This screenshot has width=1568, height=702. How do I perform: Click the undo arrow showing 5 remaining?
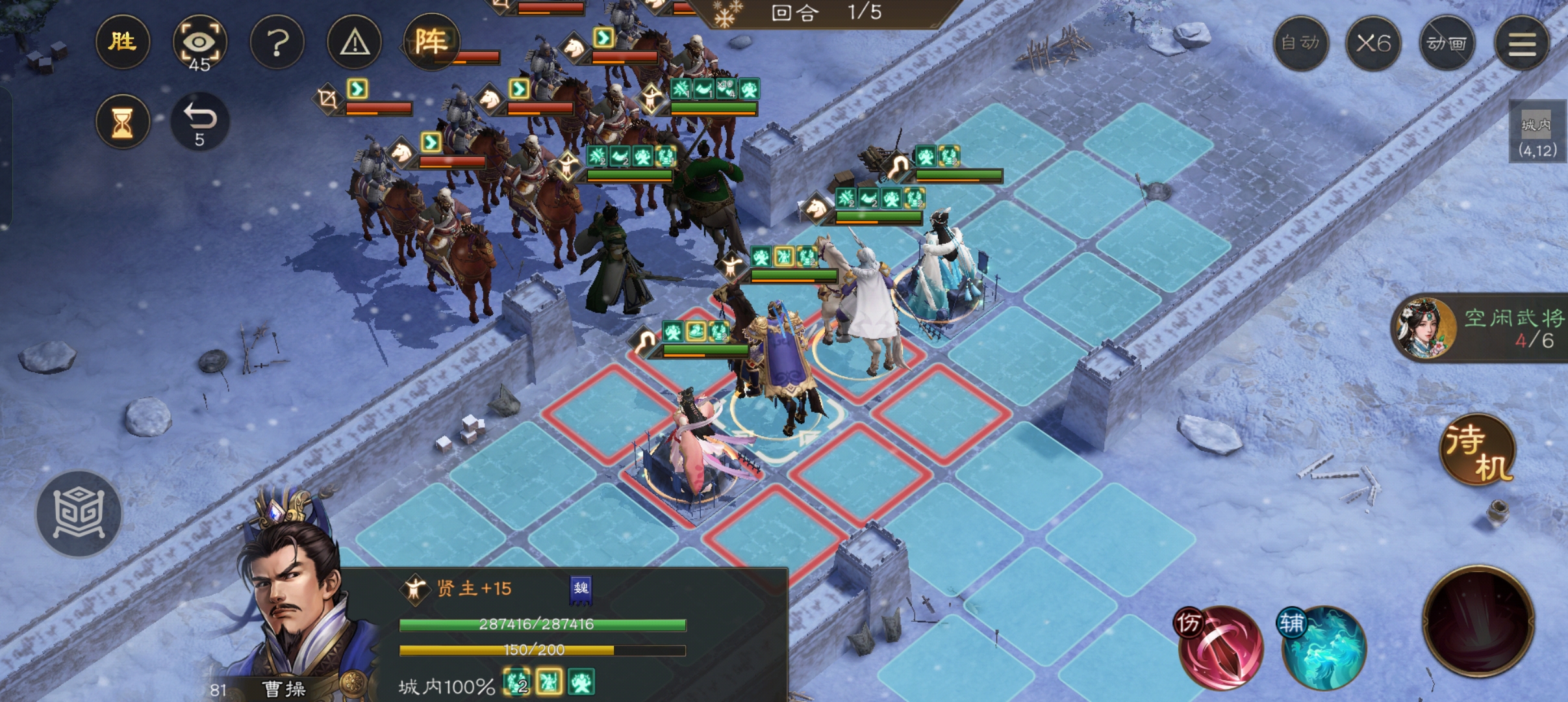199,121
